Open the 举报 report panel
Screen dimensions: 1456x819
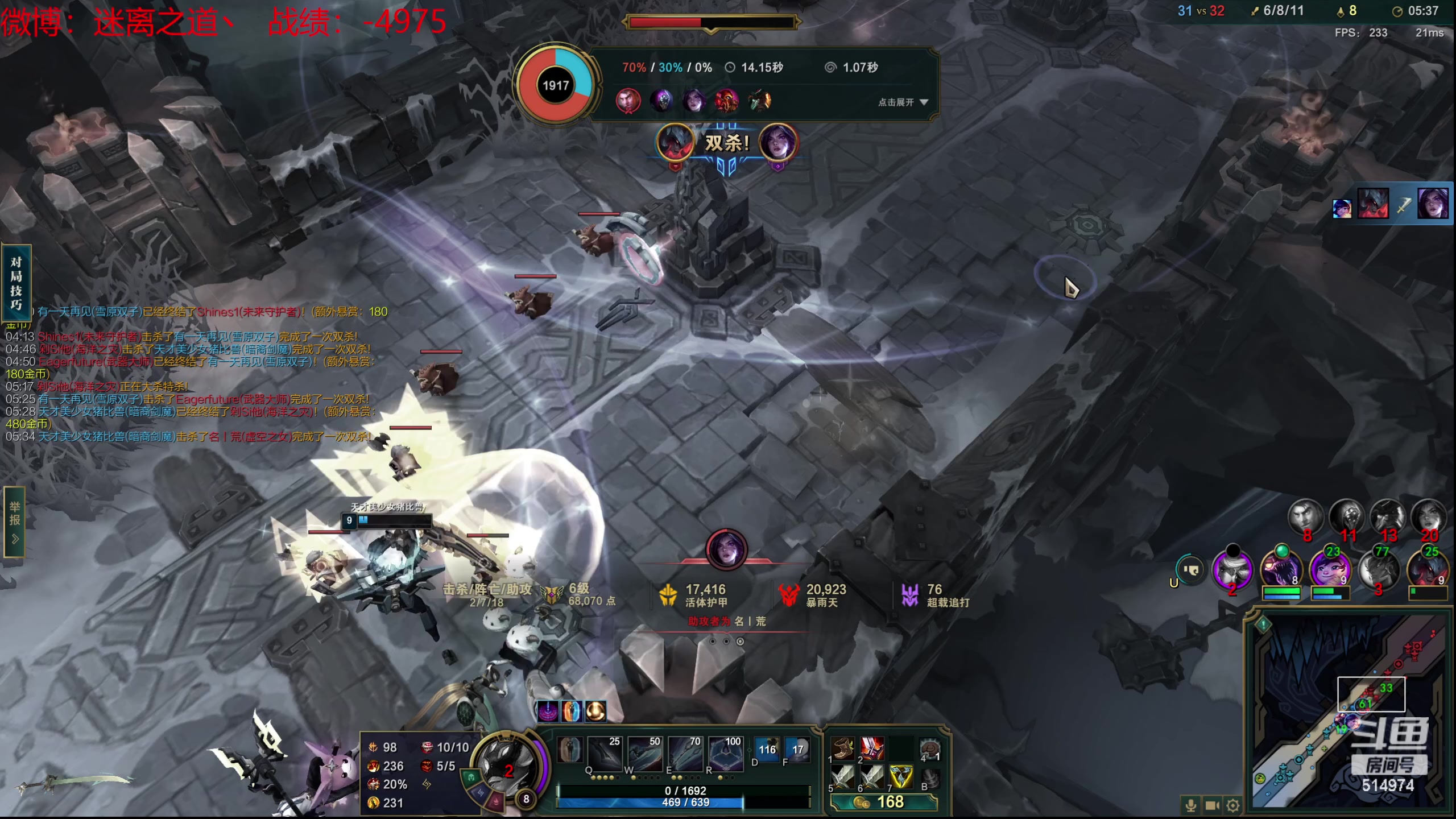[x=15, y=521]
